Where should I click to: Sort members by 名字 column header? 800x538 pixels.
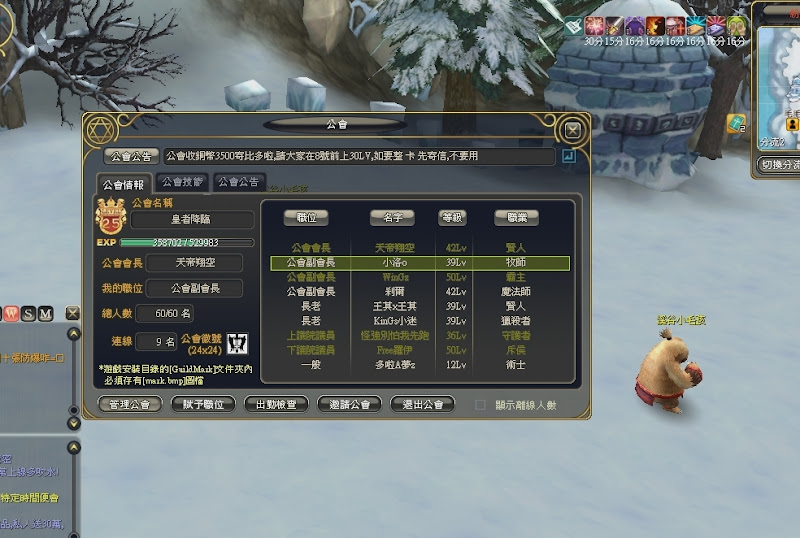tap(391, 217)
